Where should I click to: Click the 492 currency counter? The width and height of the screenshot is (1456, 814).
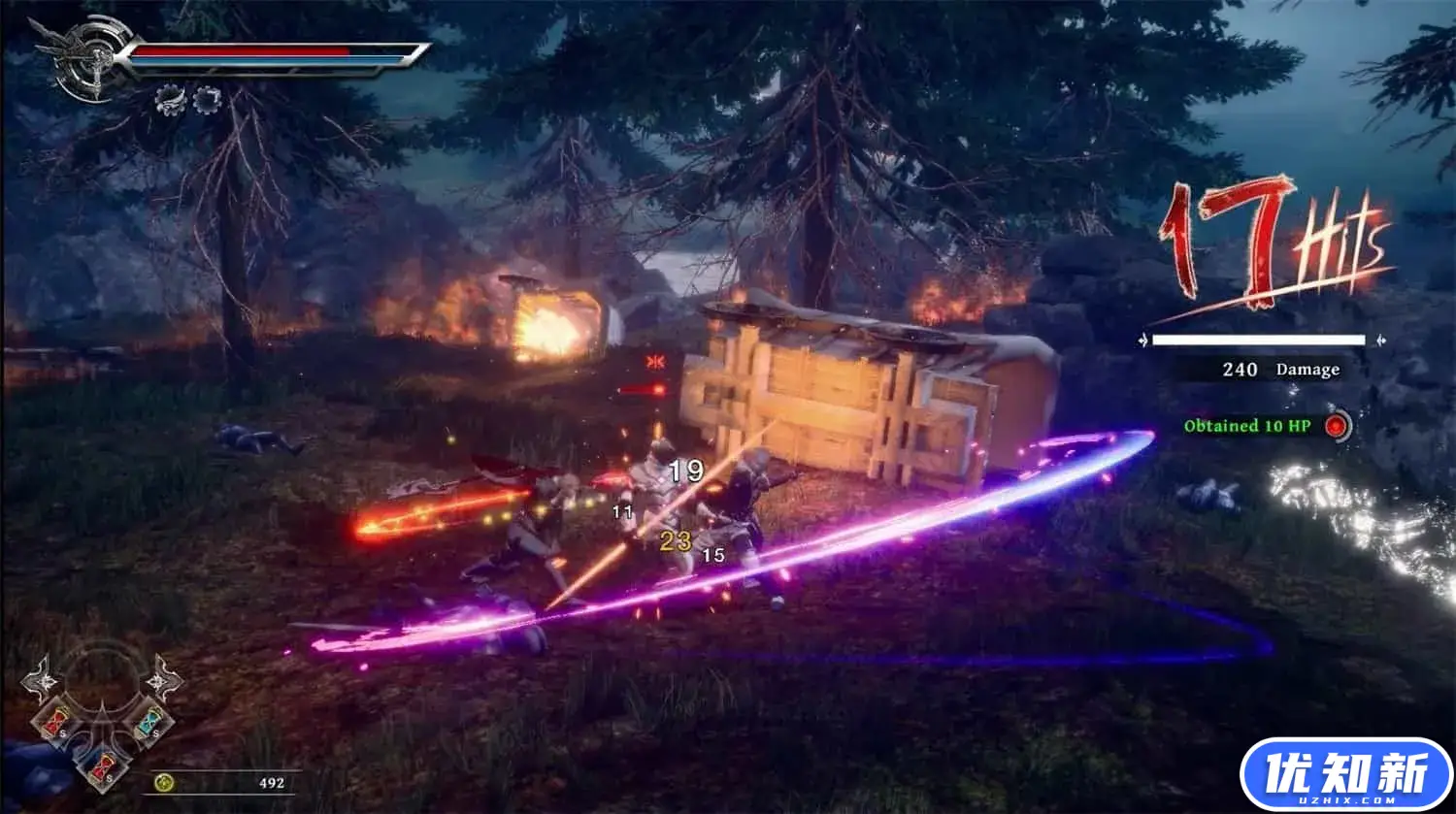coord(272,783)
